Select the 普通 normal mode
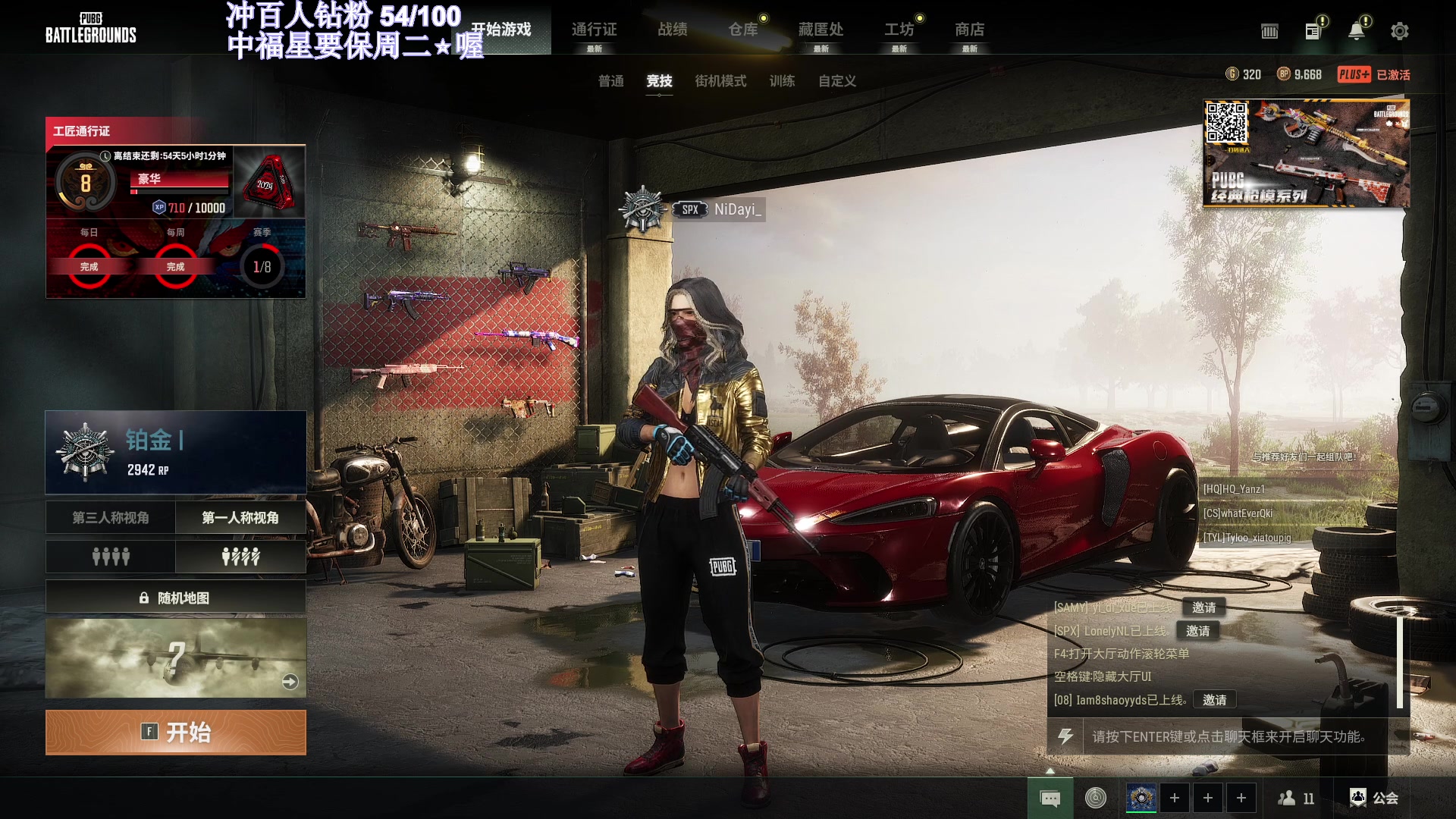Viewport: 1456px width, 819px height. 610,81
